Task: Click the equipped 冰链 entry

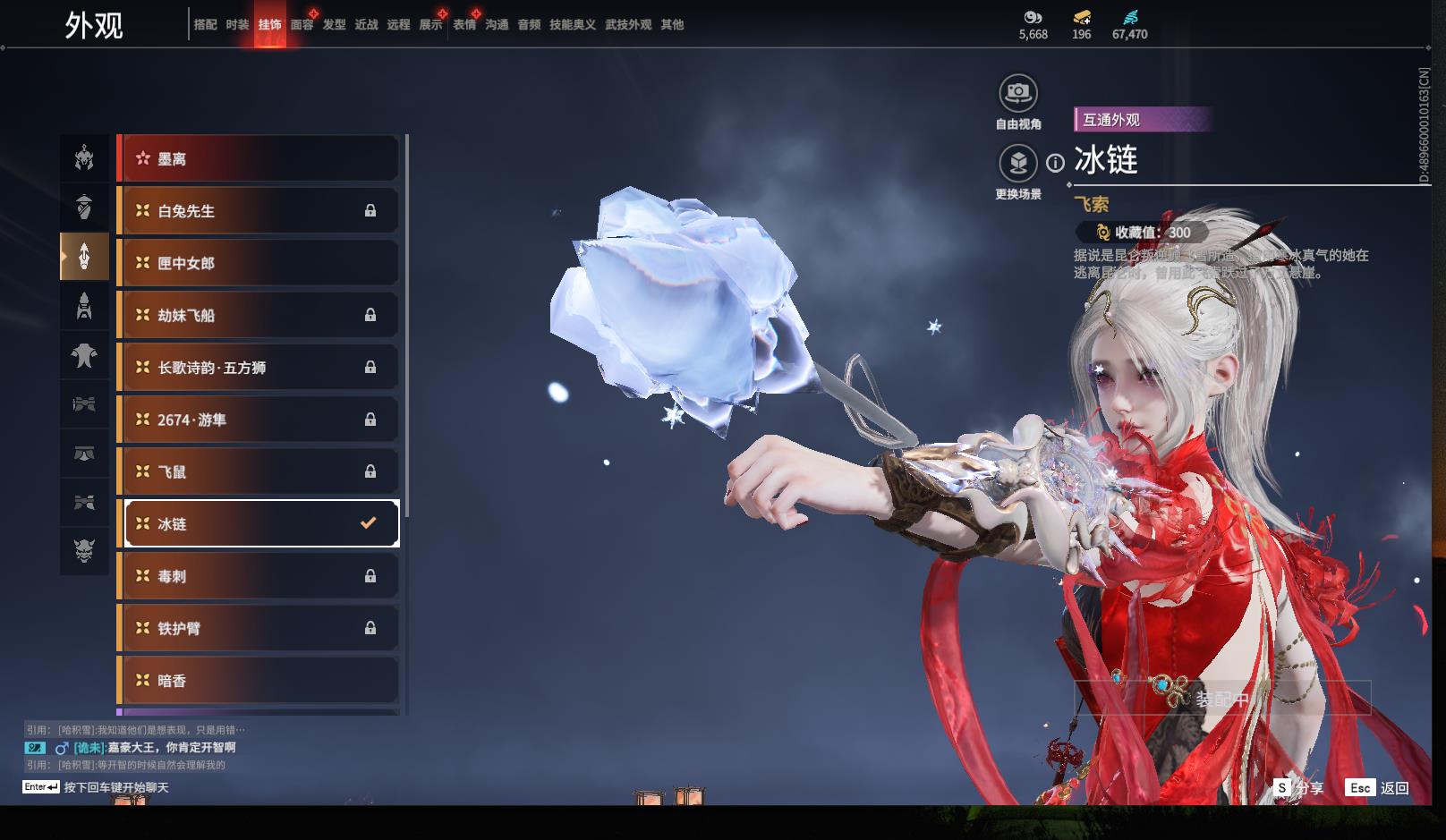Action: 258,524
